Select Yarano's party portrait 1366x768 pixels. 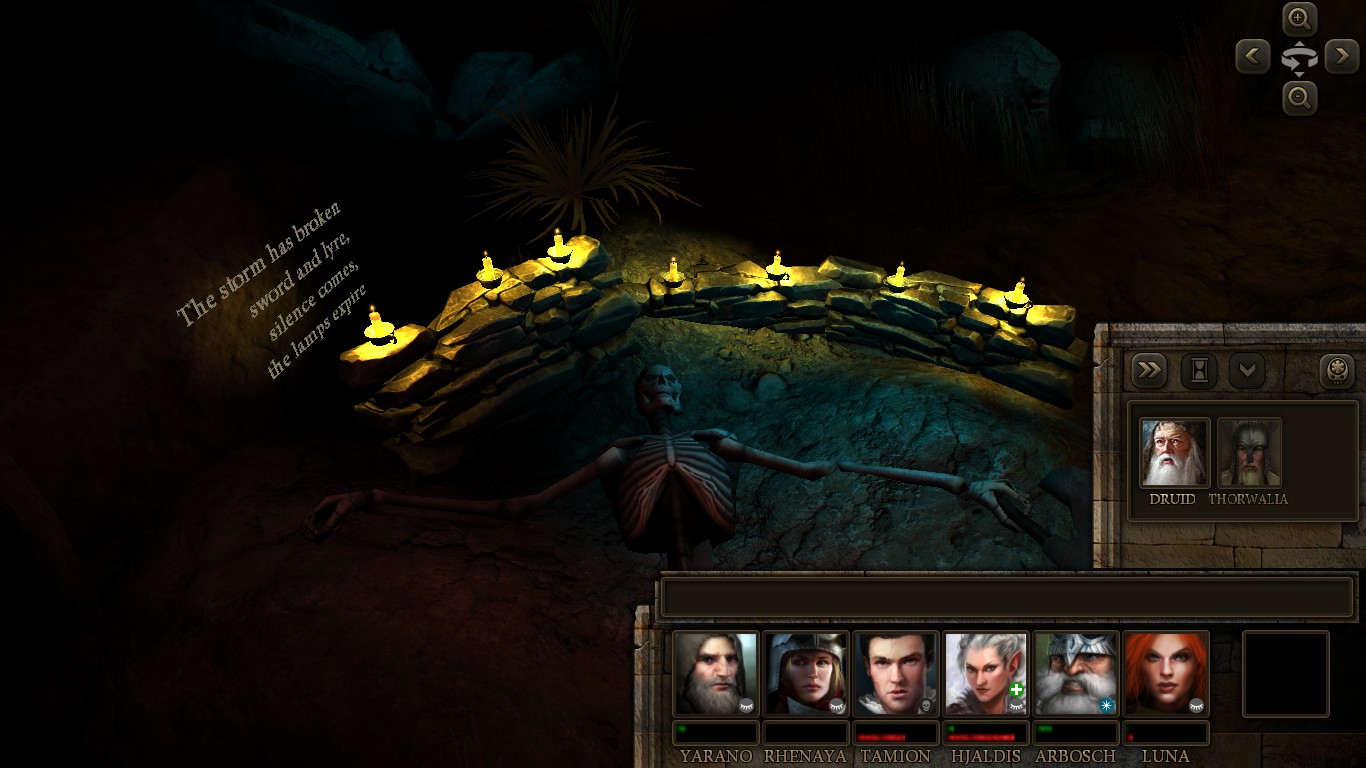[x=715, y=673]
